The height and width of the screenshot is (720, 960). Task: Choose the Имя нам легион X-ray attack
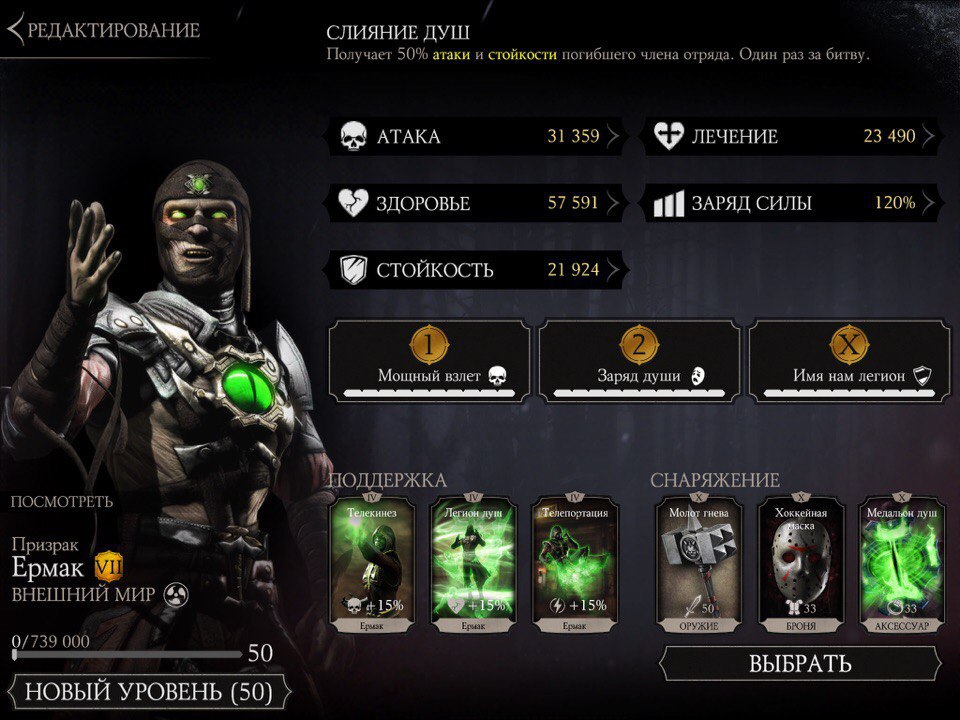(x=849, y=362)
